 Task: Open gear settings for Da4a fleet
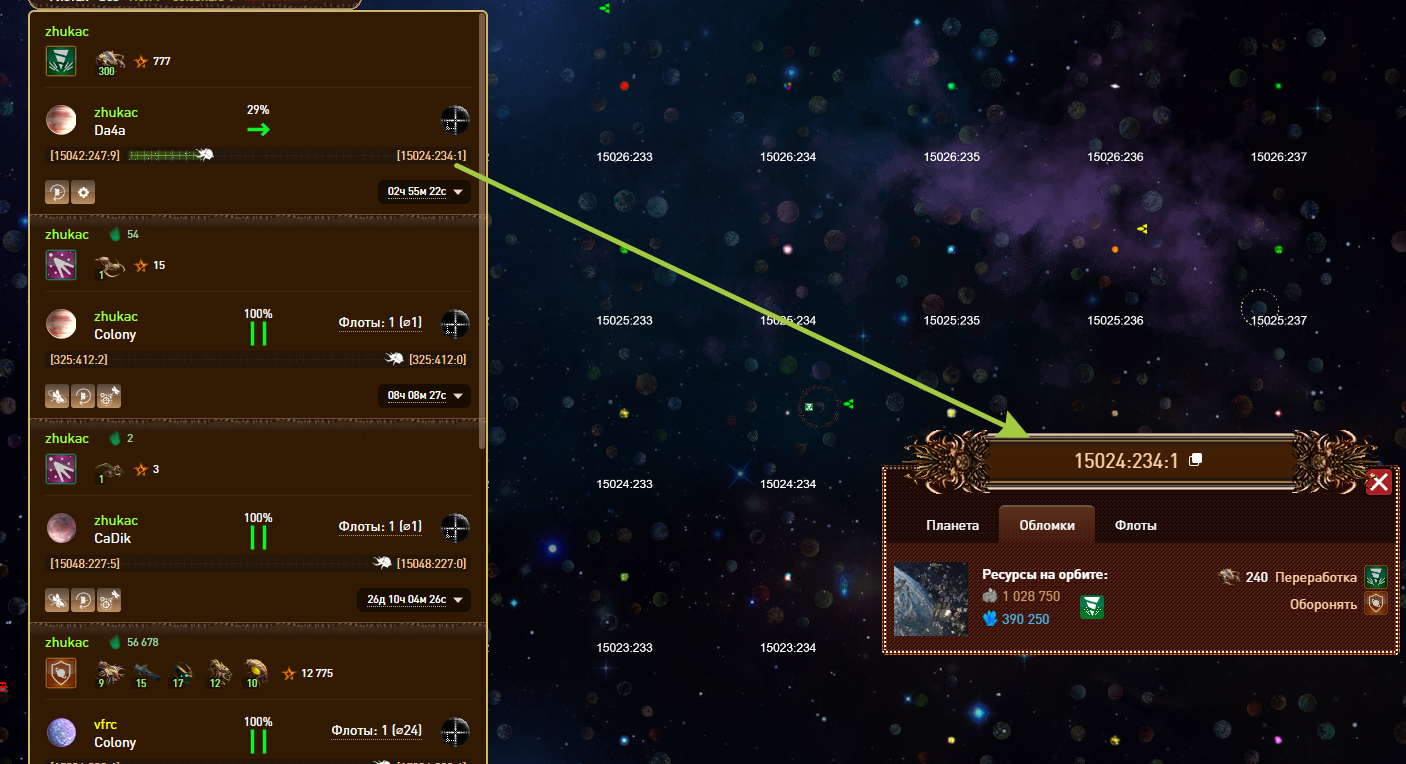[84, 192]
